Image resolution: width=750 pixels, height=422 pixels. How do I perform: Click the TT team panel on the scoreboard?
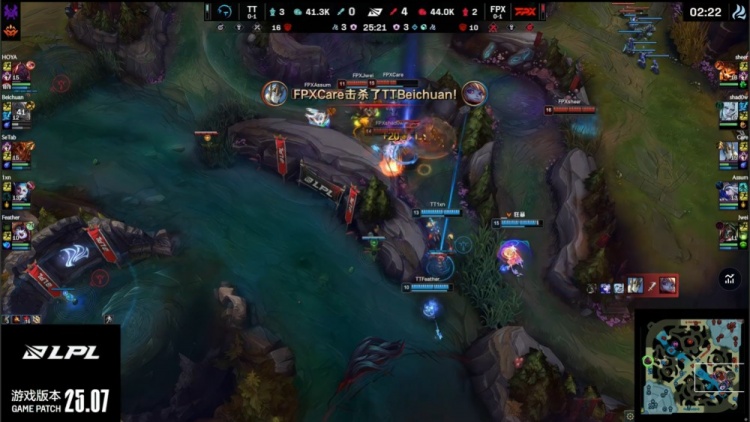tap(252, 11)
